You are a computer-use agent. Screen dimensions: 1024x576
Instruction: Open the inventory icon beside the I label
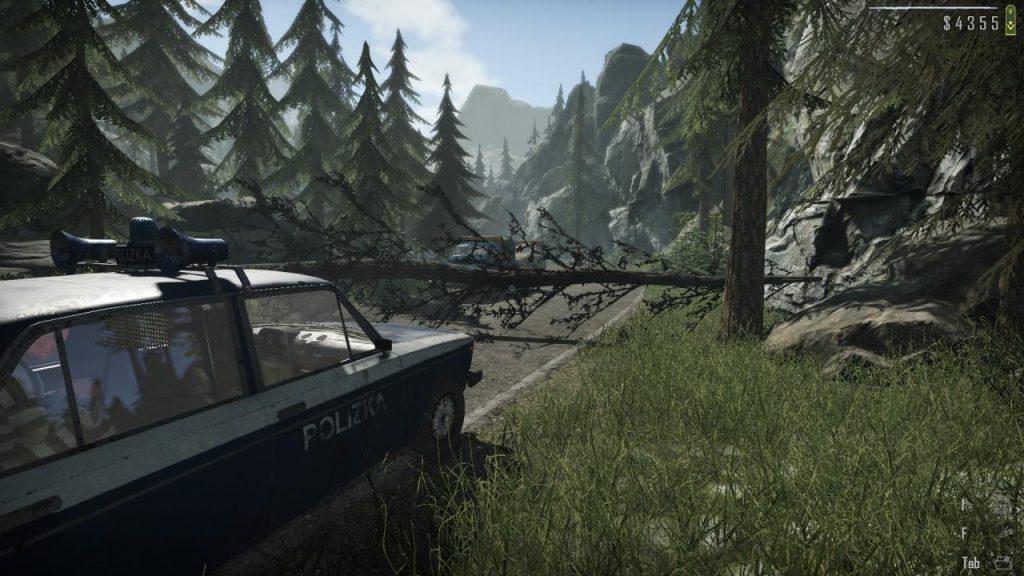coord(1003,508)
